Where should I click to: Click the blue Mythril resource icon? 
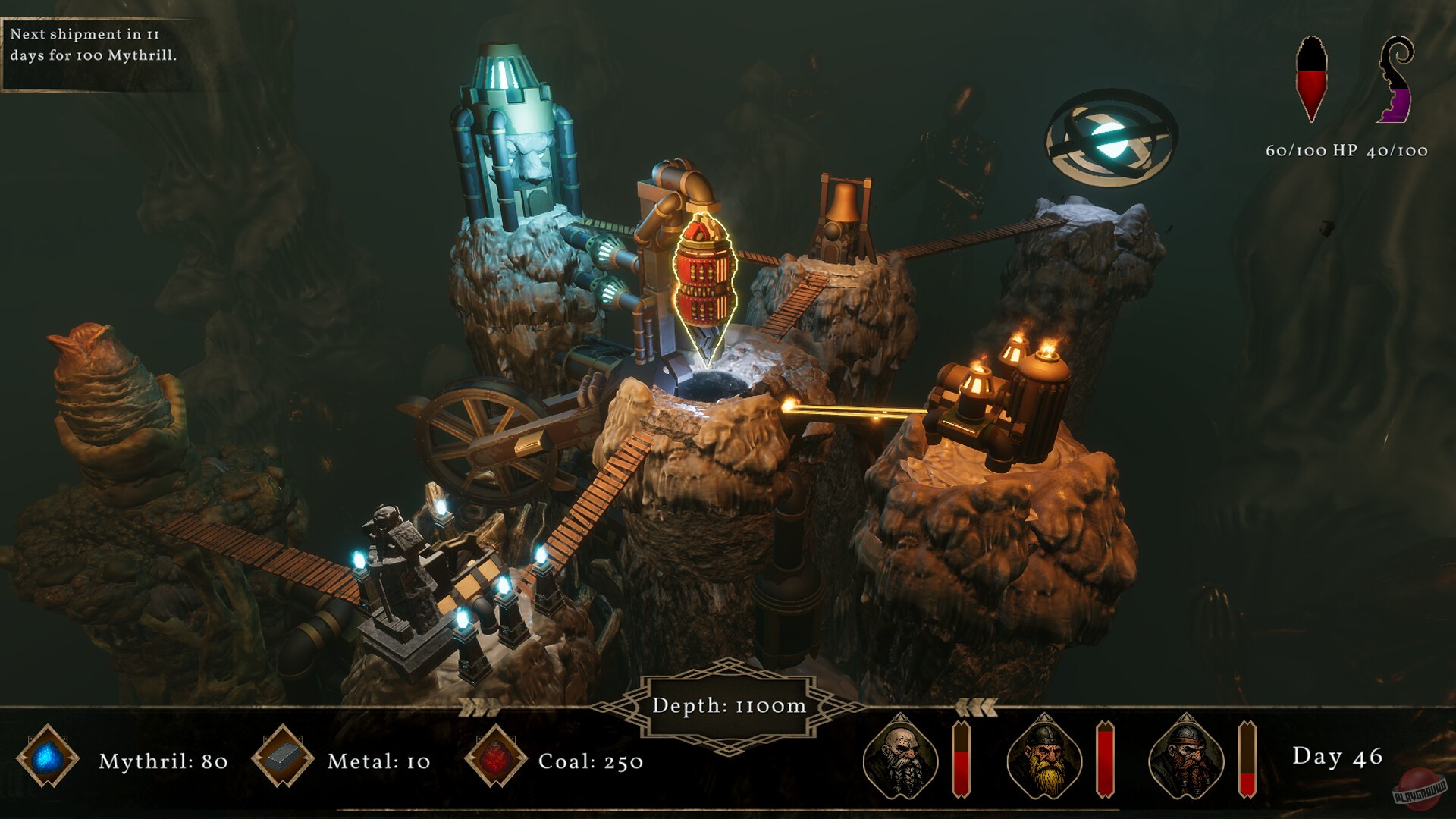(48, 758)
